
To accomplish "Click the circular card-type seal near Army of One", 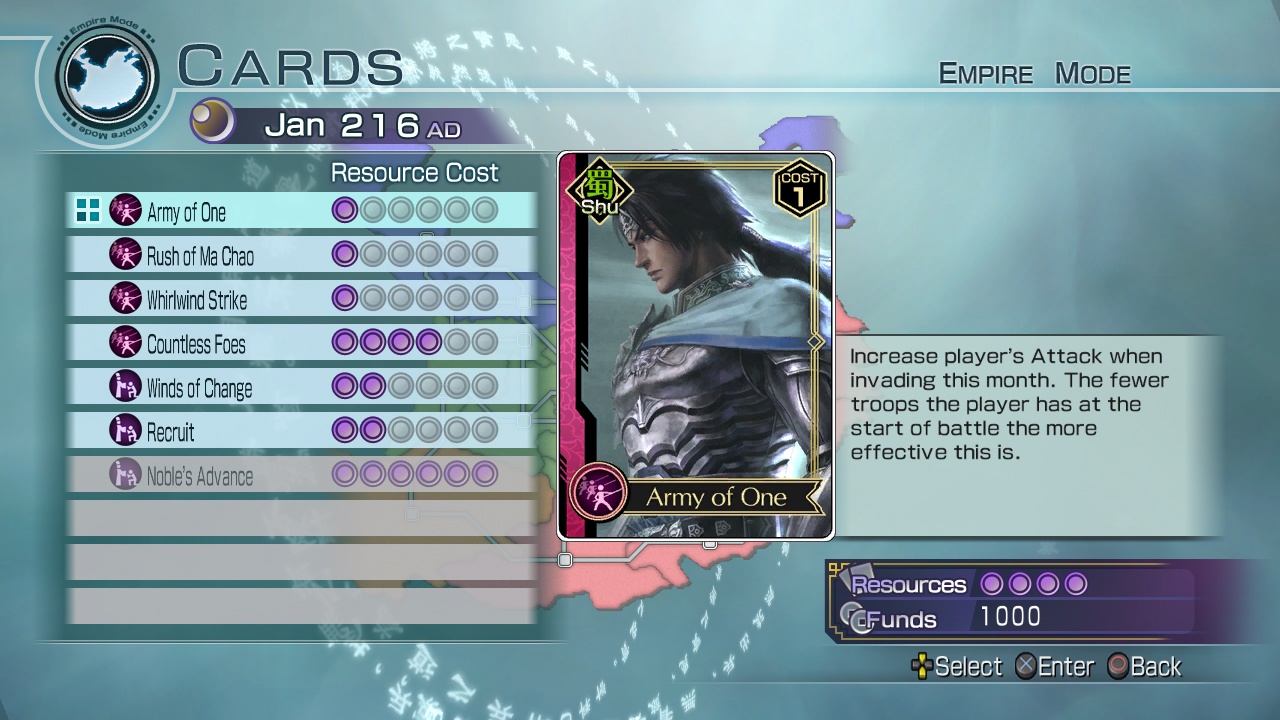I will pyautogui.click(x=597, y=492).
